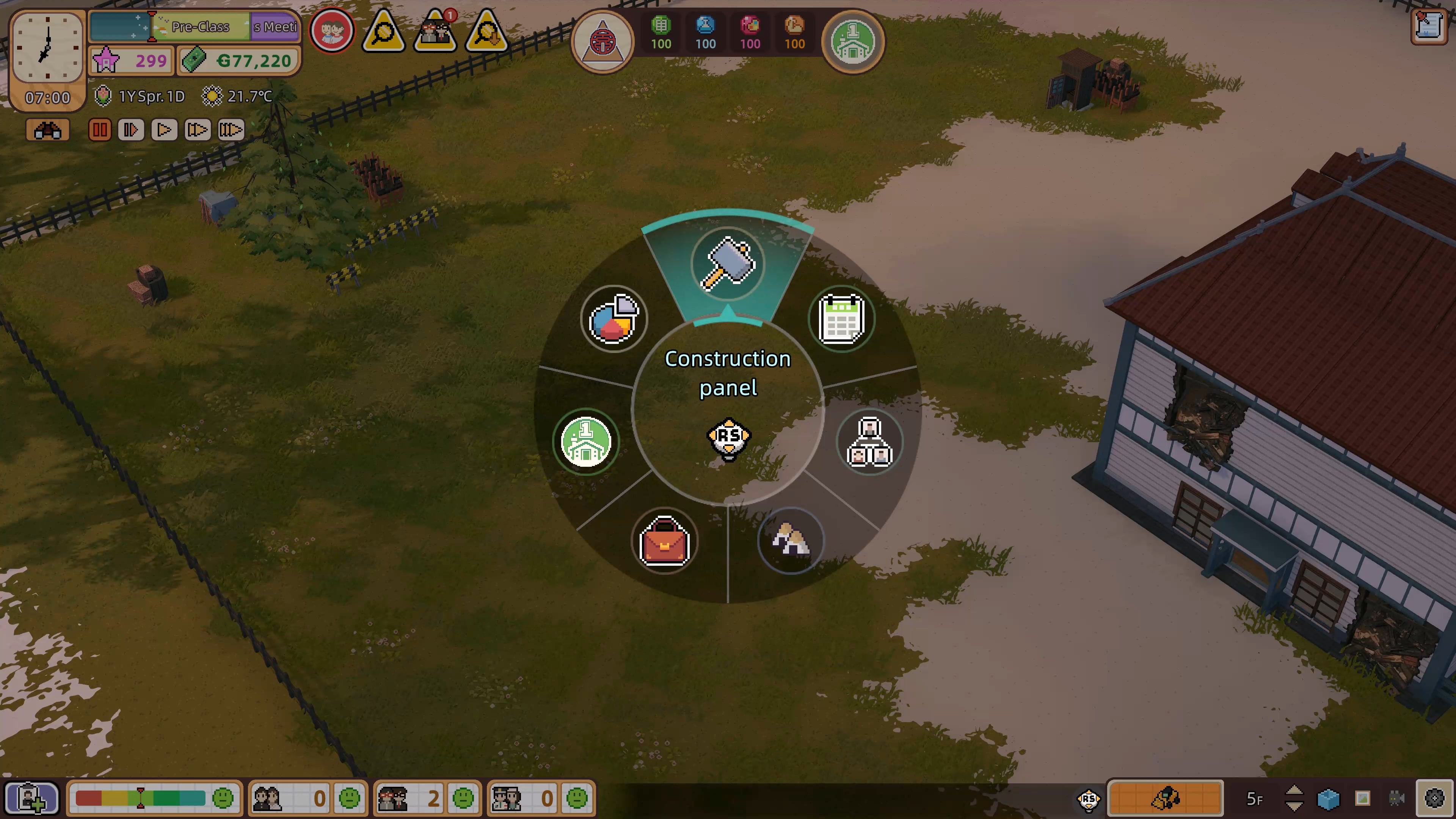1456x819 pixels.
Task: Click the red temple emblem badge
Action: 602,41
